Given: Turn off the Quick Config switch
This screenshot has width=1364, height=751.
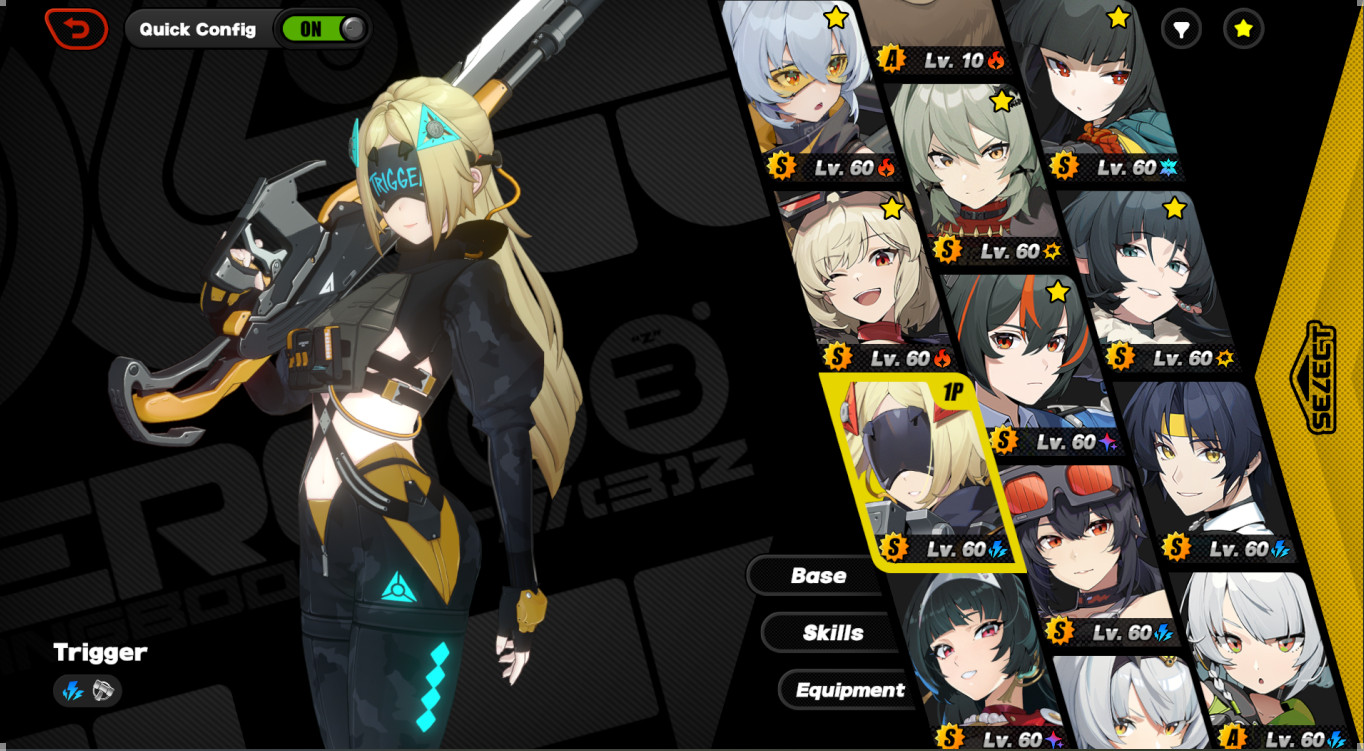Looking at the screenshot, I should tap(323, 29).
